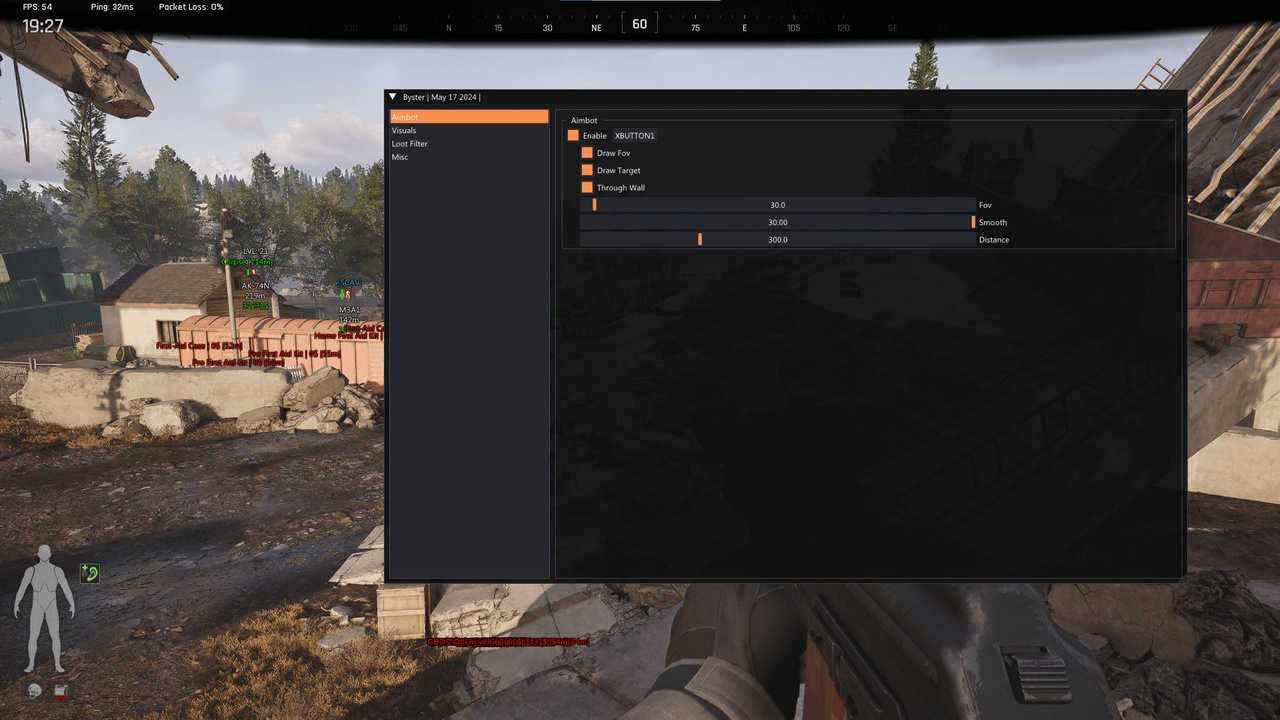Toggle the Enable checkbox
This screenshot has width=1280, height=720.
tap(573, 135)
